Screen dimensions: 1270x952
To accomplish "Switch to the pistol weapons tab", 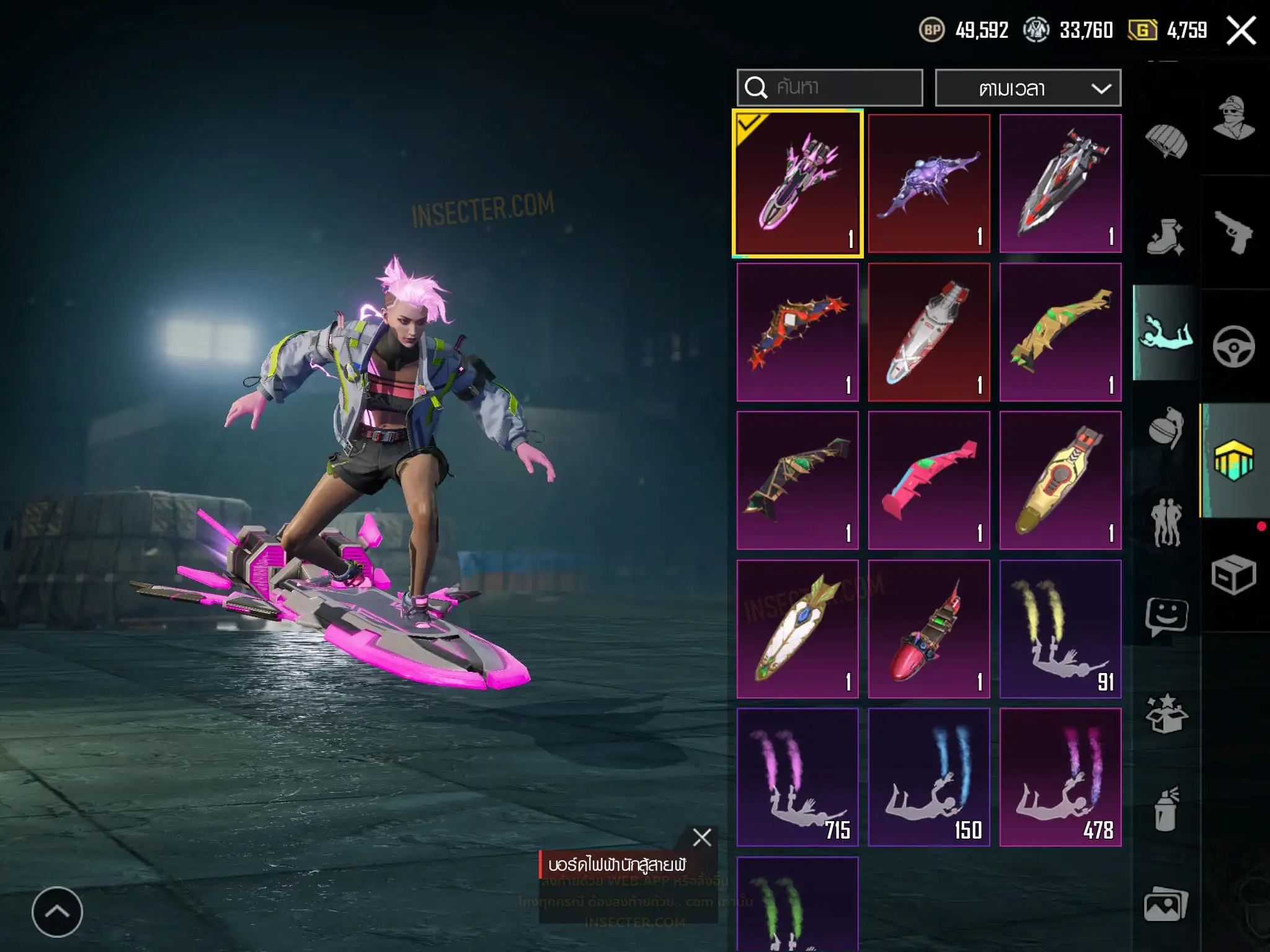I will tap(1233, 233).
